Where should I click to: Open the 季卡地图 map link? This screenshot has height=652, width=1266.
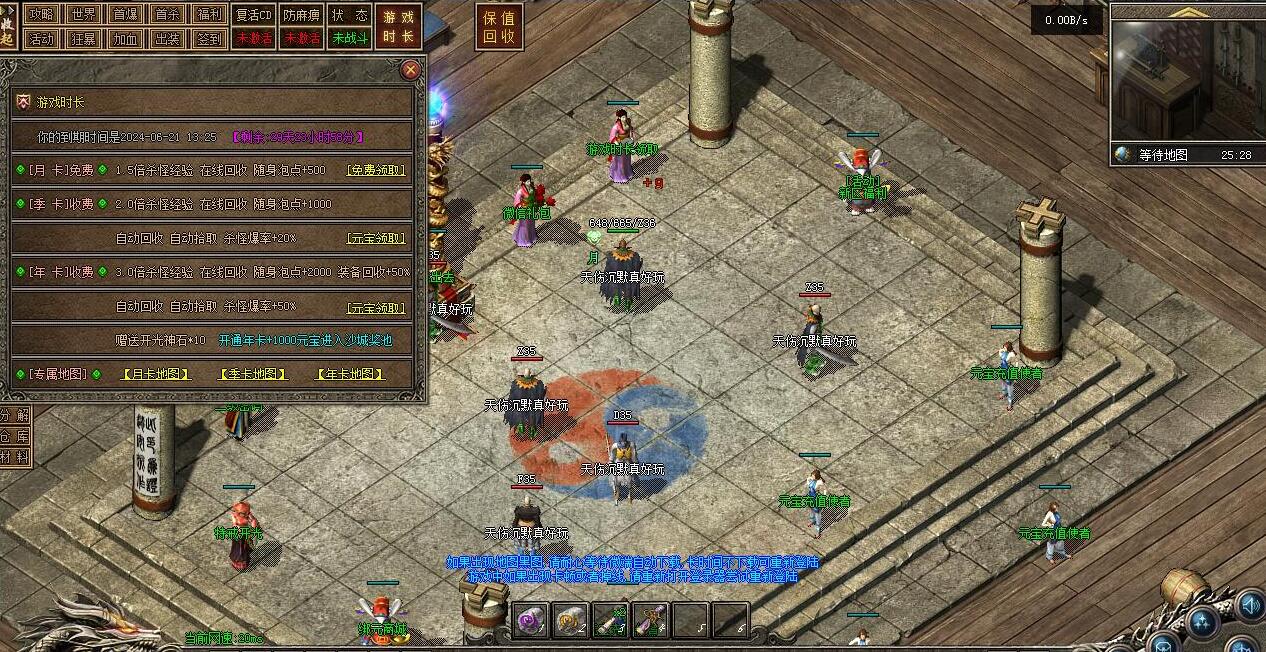253,374
